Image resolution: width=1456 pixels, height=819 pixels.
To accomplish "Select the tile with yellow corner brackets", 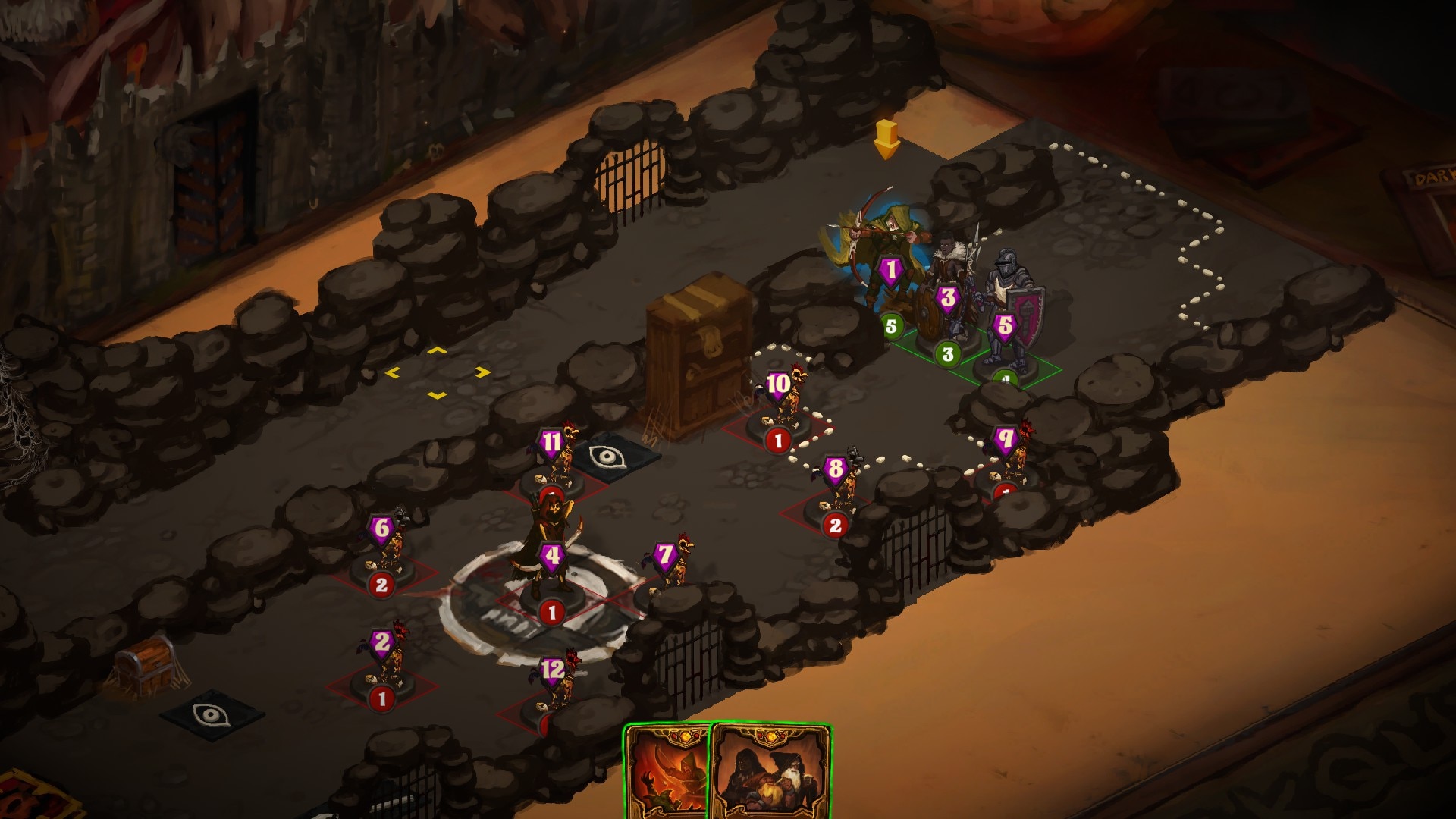I will pos(438,373).
